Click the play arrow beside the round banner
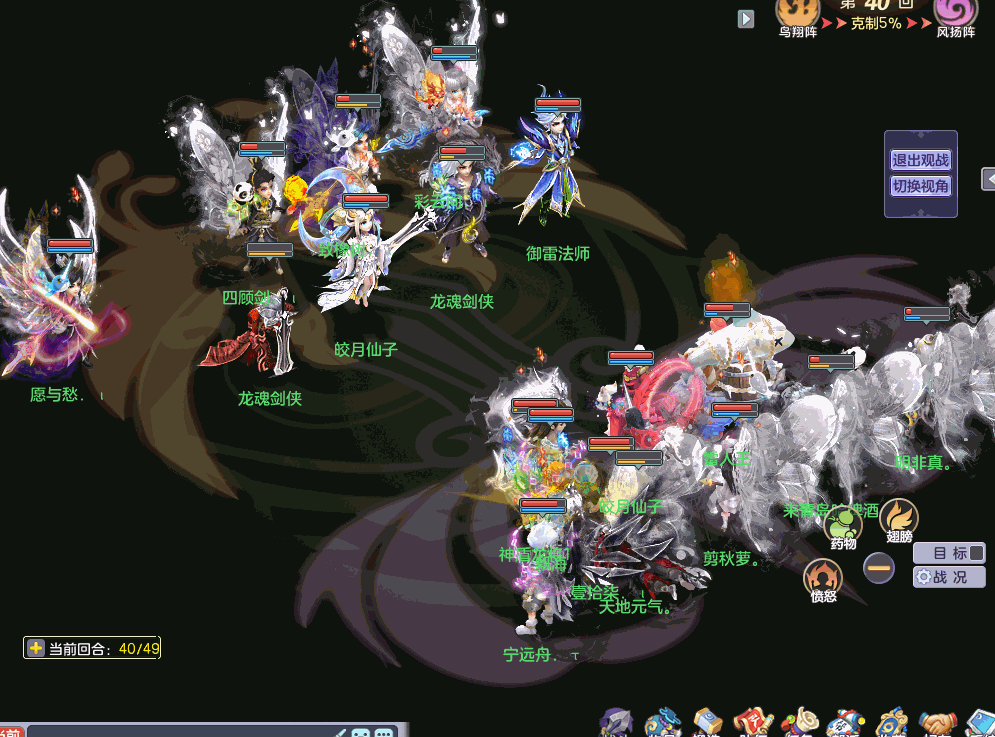Image resolution: width=995 pixels, height=737 pixels. pos(746,19)
